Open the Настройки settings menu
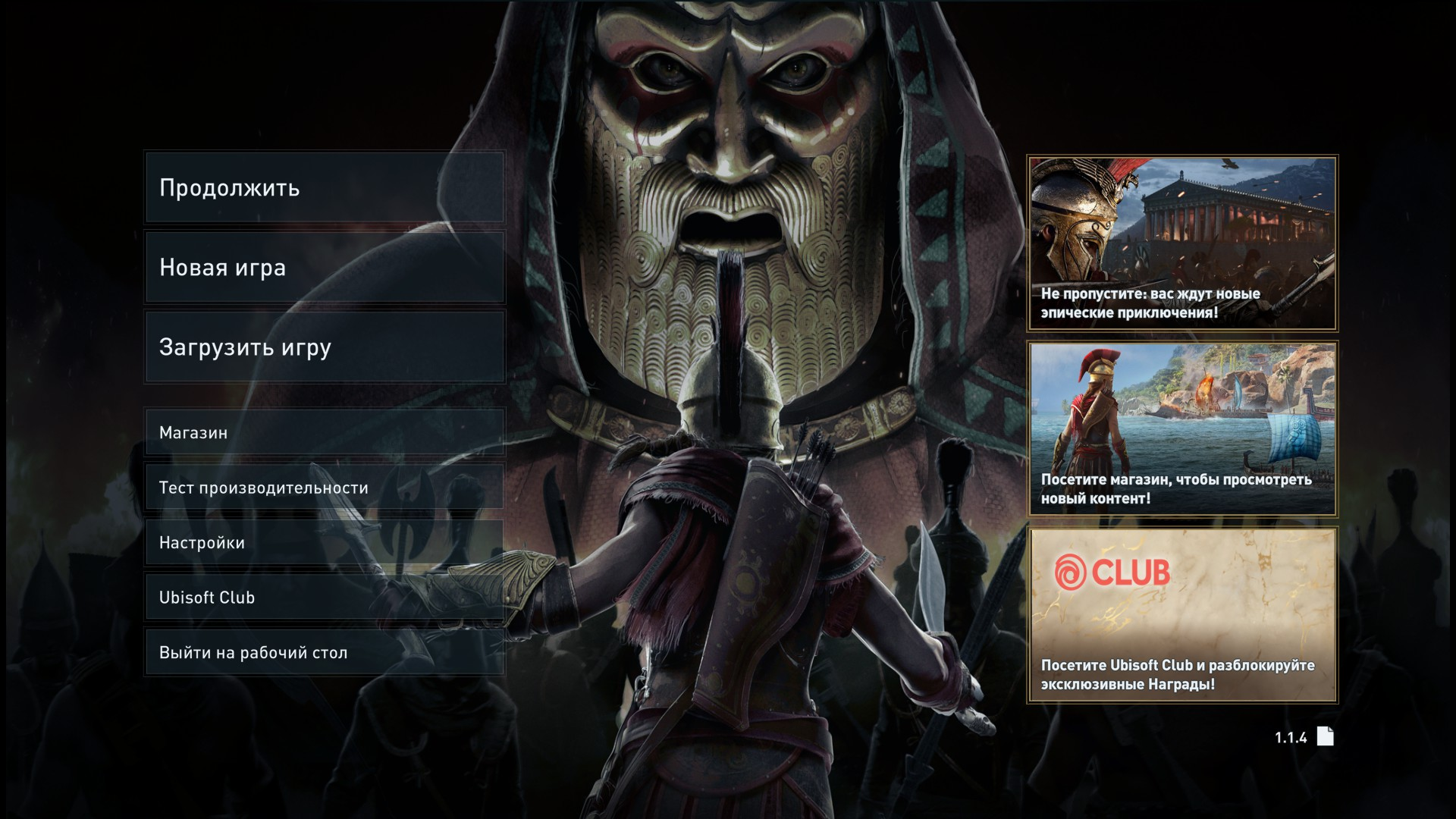Image resolution: width=1456 pixels, height=819 pixels. pos(325,542)
